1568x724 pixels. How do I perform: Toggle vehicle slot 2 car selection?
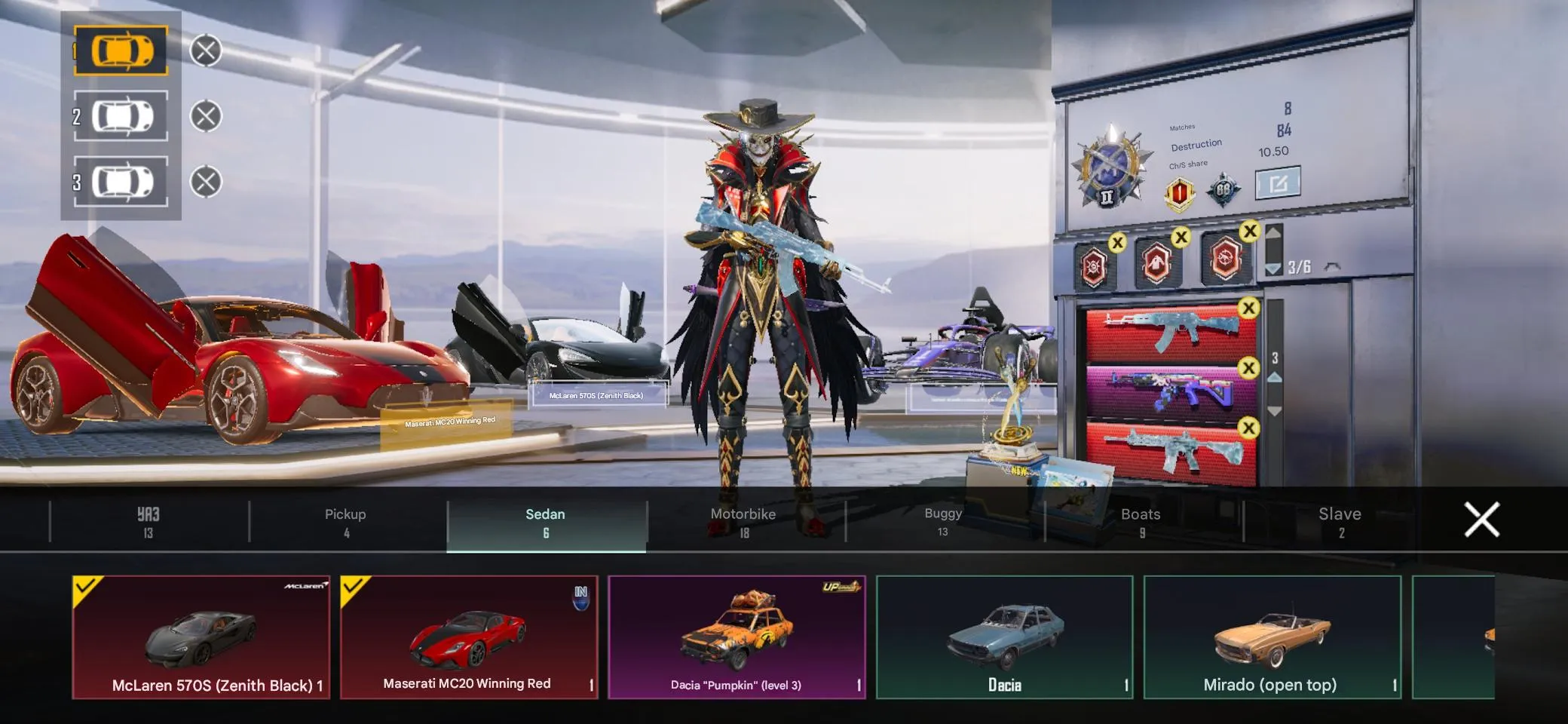(121, 115)
